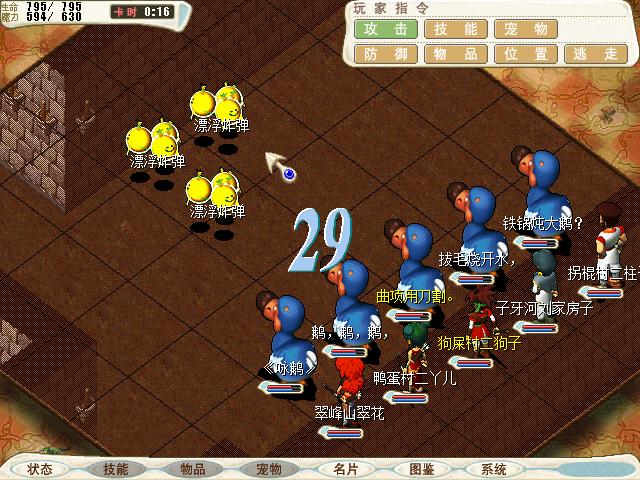Screen dimensions: 640x480
Task: Choose 宠物 in the 玩家指令 command panel
Action: [x=526, y=29]
